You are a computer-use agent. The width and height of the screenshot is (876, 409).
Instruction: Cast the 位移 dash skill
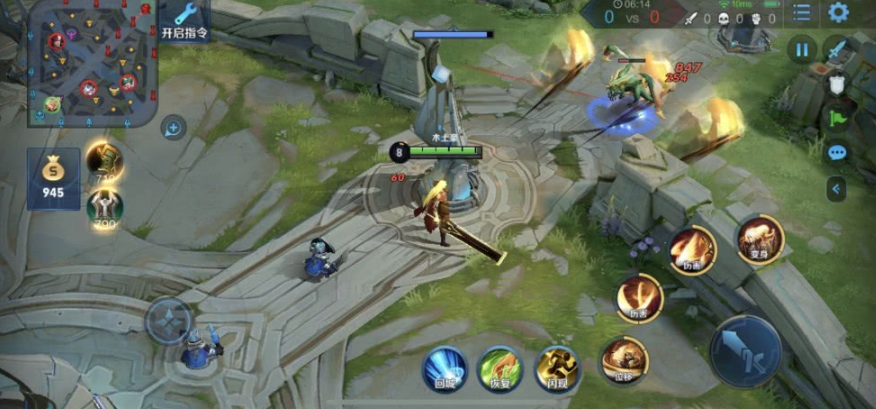[x=625, y=359]
